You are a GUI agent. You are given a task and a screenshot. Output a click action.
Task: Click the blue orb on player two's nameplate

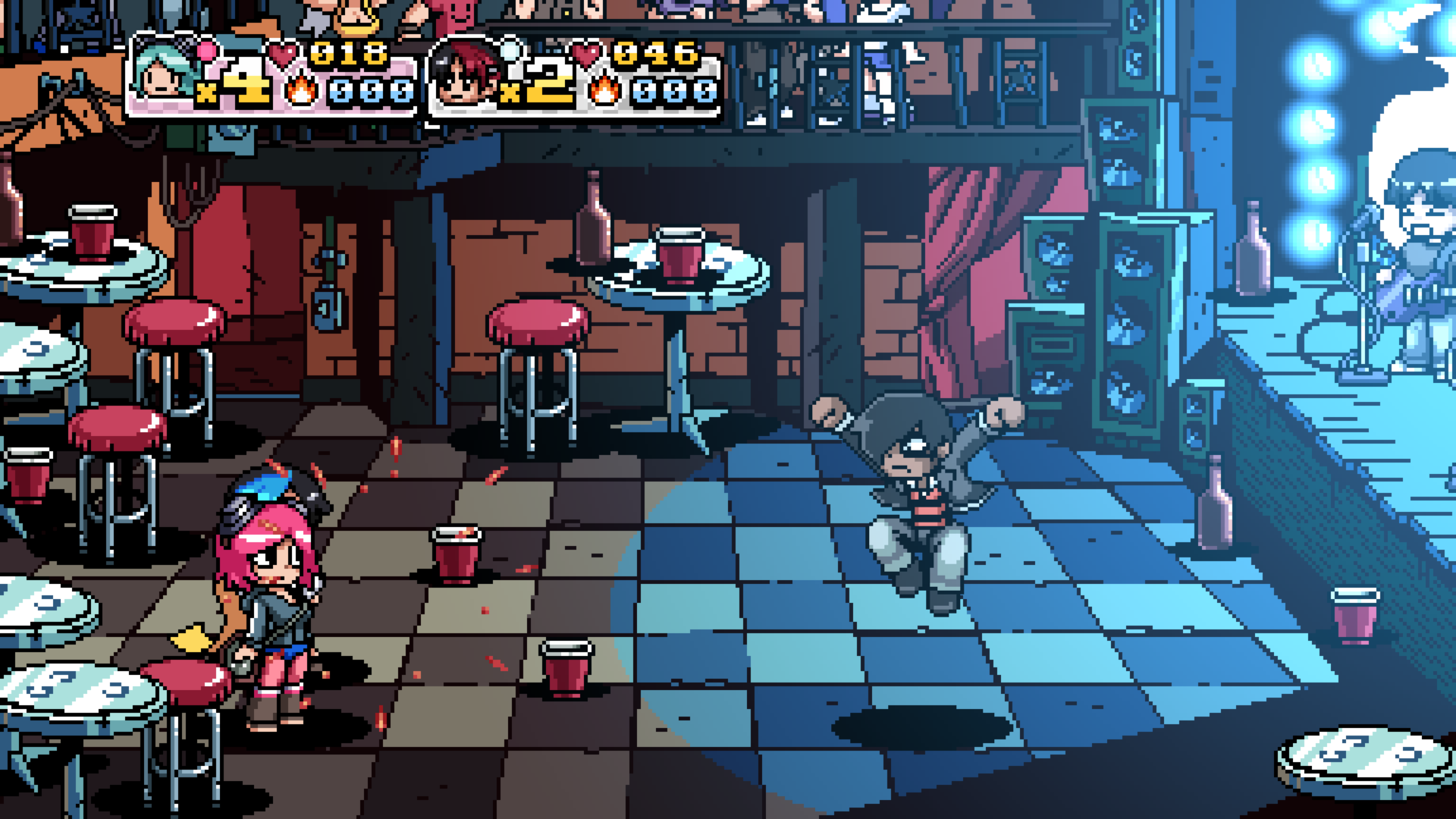click(x=512, y=51)
